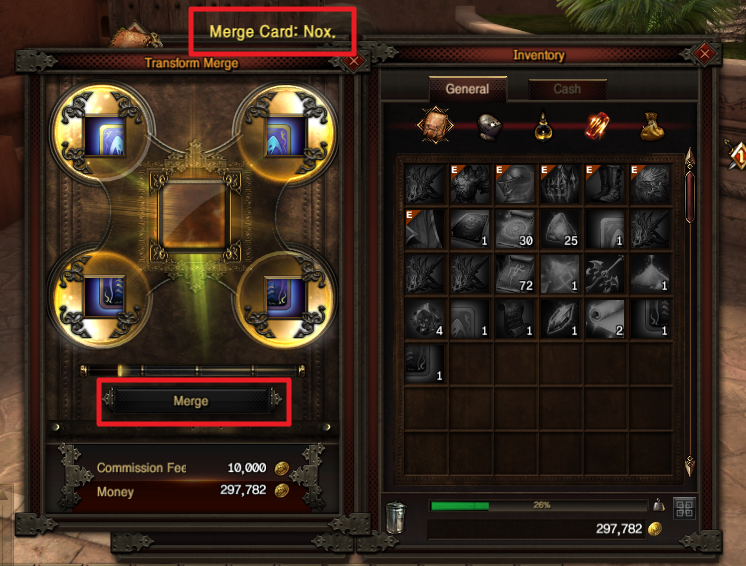Click the Merge button
Image resolution: width=746 pixels, height=566 pixels.
coord(191,401)
